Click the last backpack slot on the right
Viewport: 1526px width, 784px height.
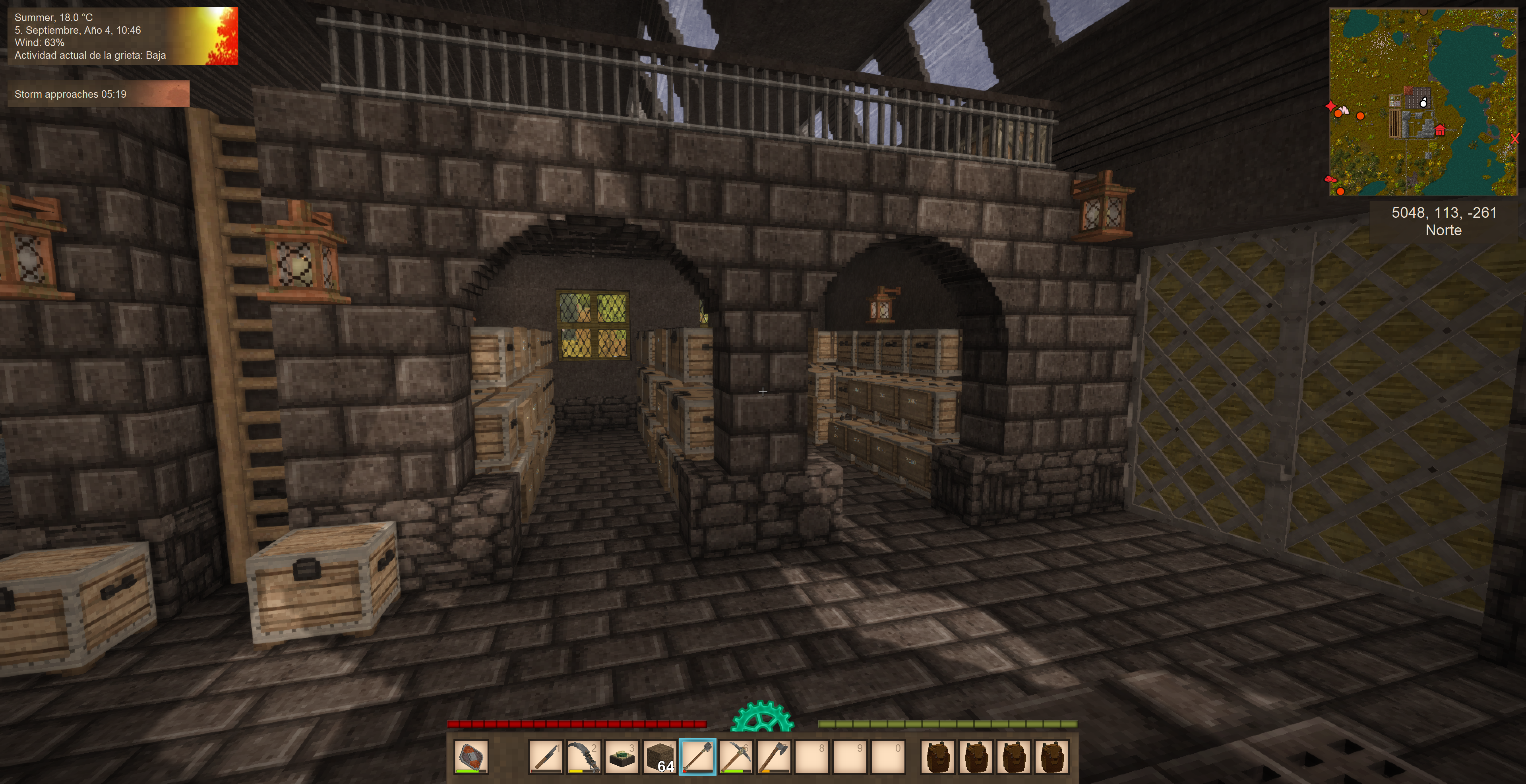point(1052,756)
